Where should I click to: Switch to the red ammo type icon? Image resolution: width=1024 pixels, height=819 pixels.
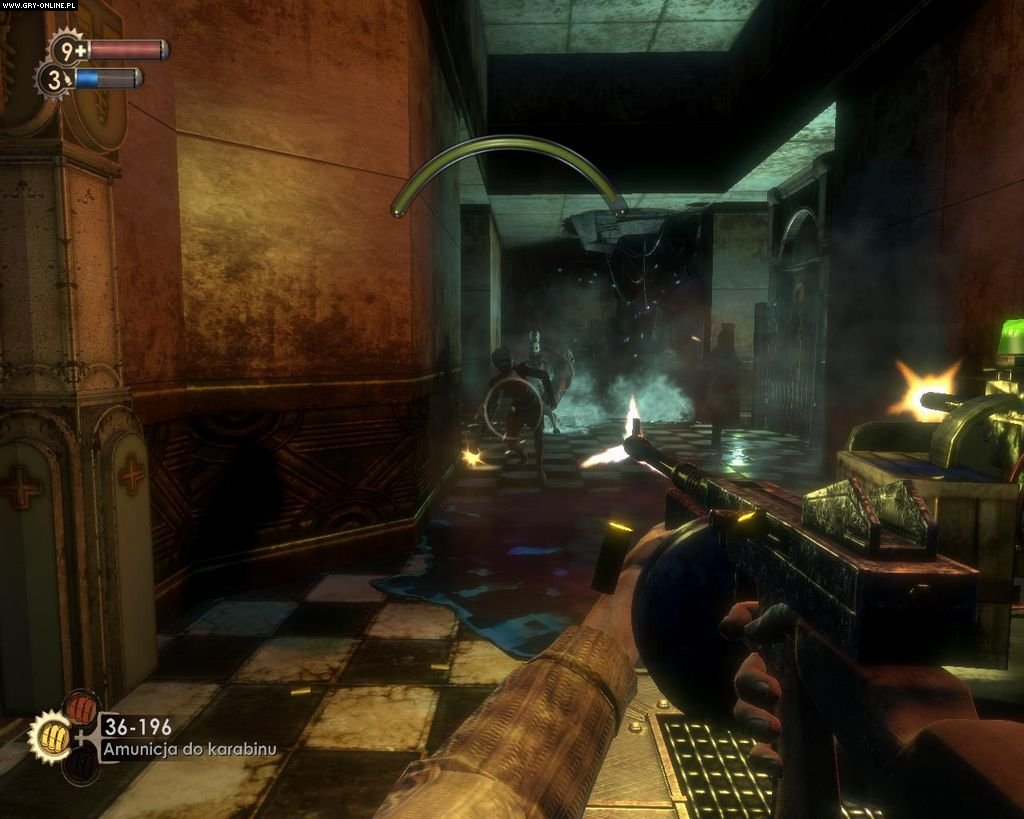[82, 709]
